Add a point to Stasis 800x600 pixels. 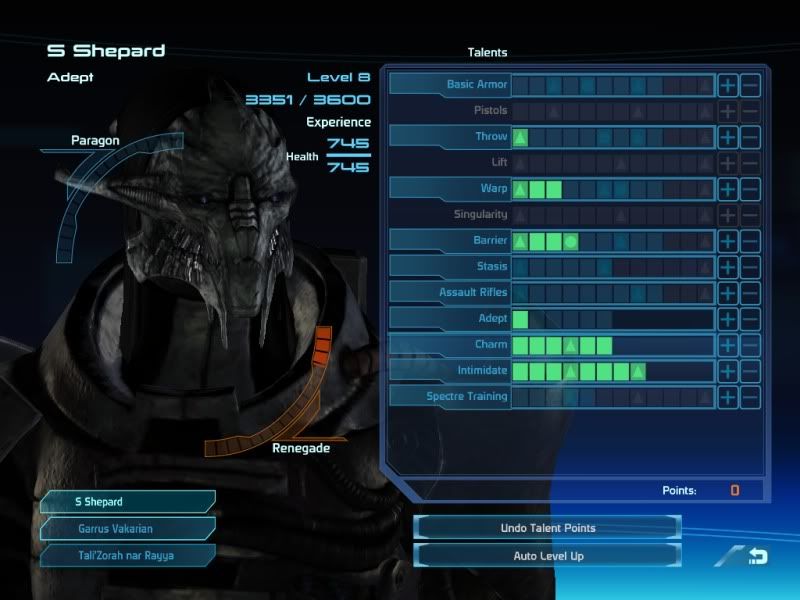[x=728, y=266]
